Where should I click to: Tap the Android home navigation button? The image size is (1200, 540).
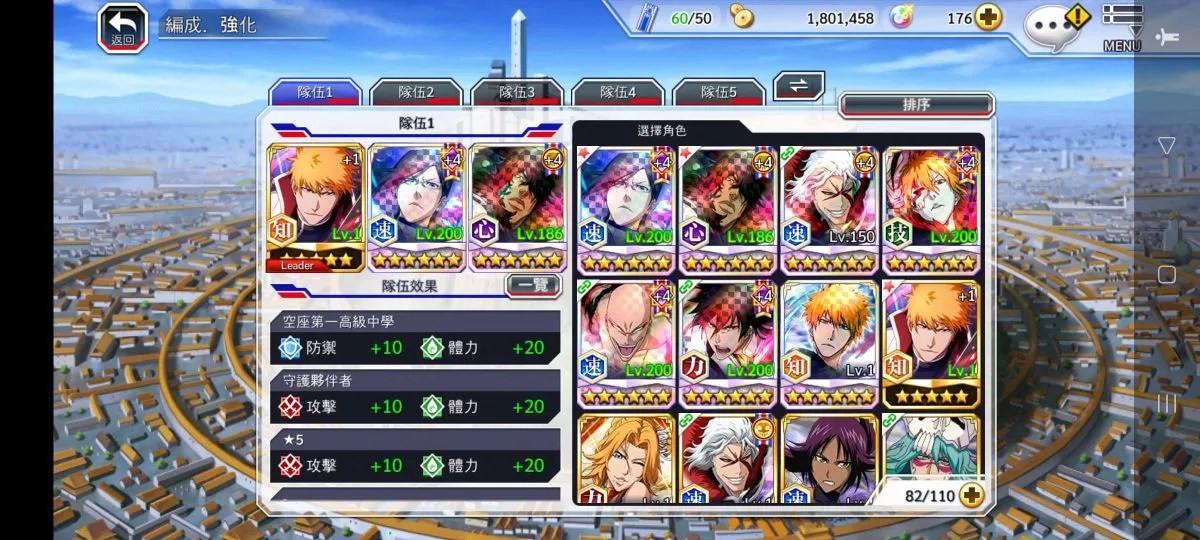[1166, 274]
